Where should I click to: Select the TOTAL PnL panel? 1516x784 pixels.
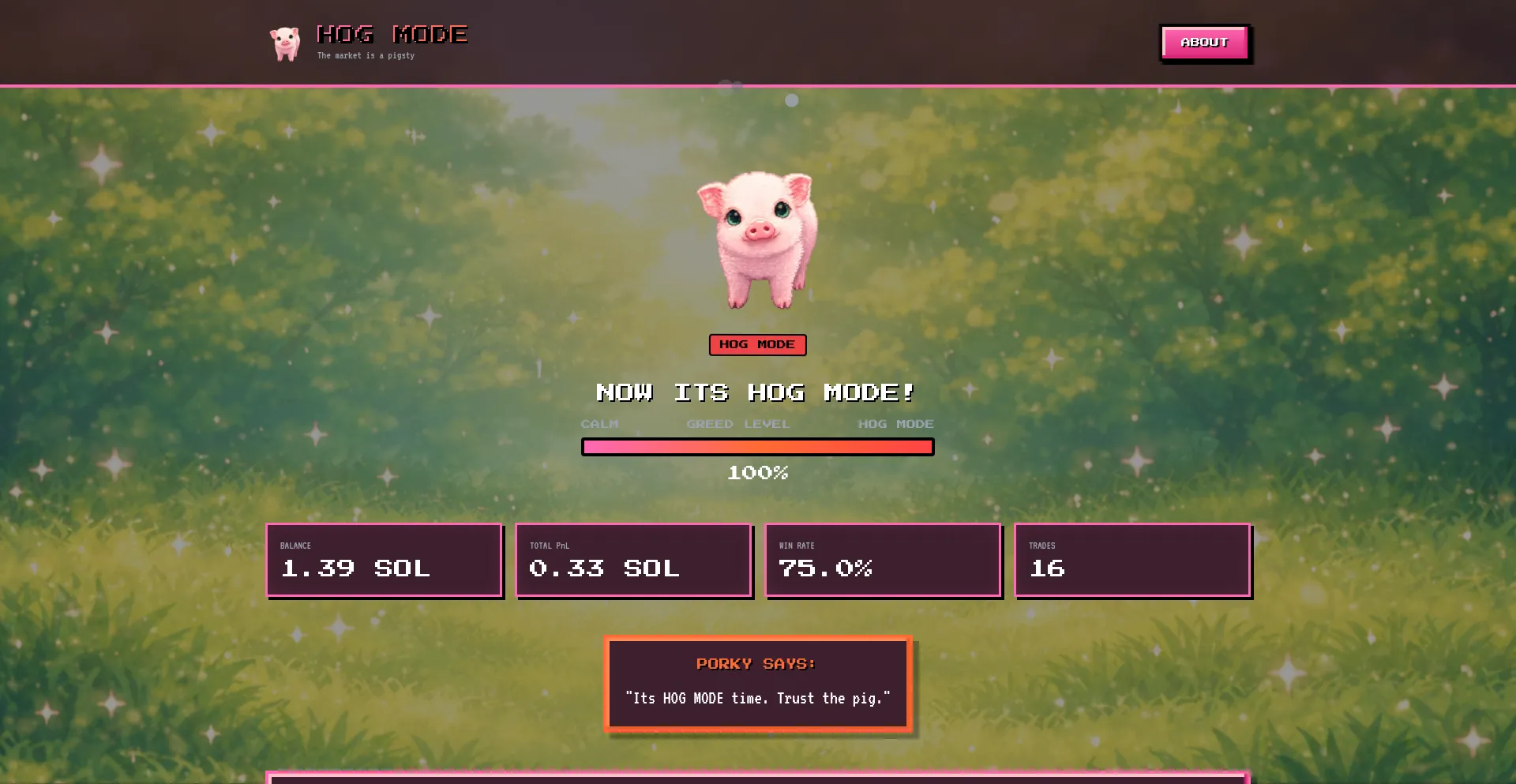633,560
